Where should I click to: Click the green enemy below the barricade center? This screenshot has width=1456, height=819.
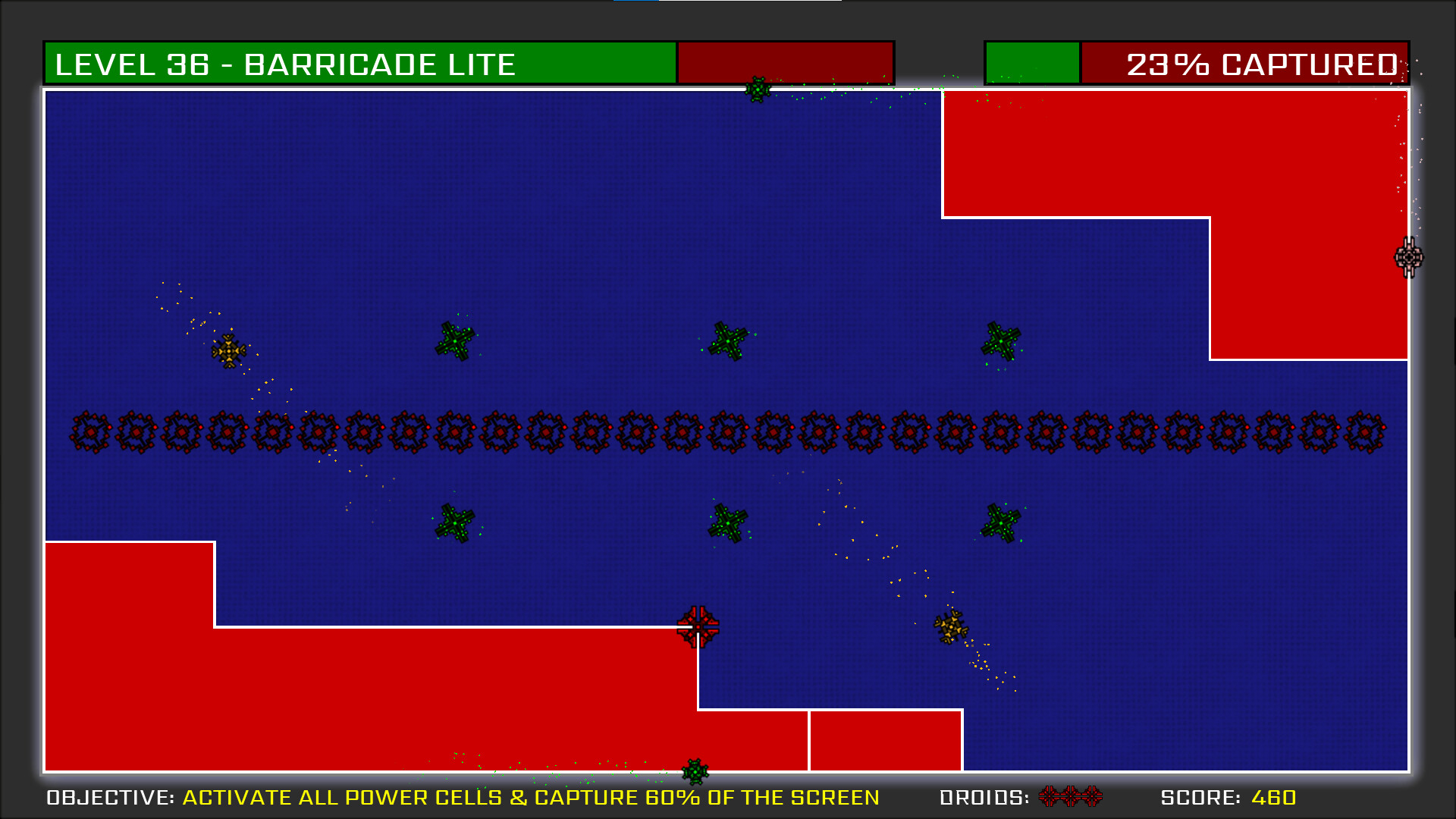pyautogui.click(x=726, y=522)
